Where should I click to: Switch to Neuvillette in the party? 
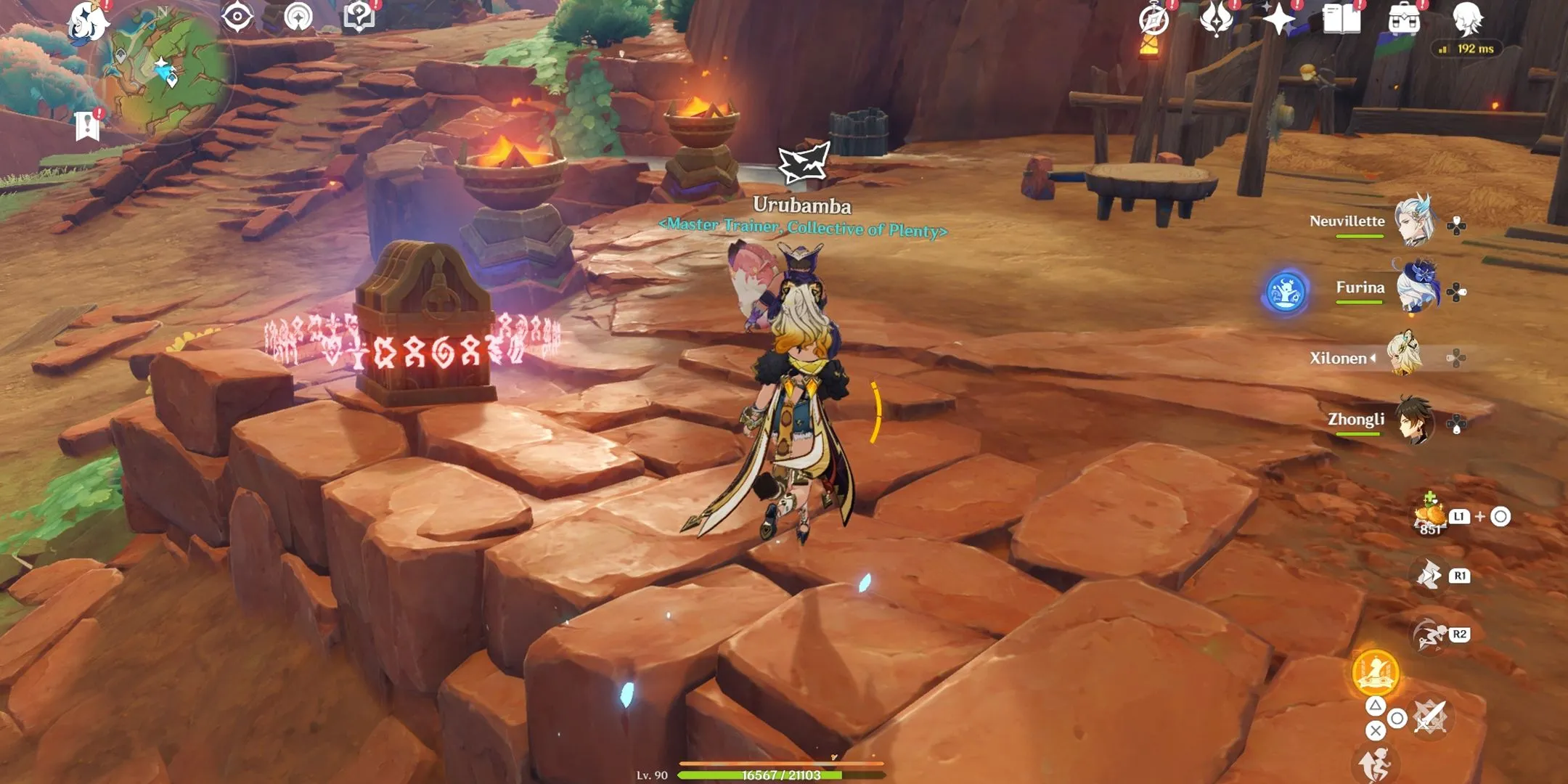tap(1414, 221)
